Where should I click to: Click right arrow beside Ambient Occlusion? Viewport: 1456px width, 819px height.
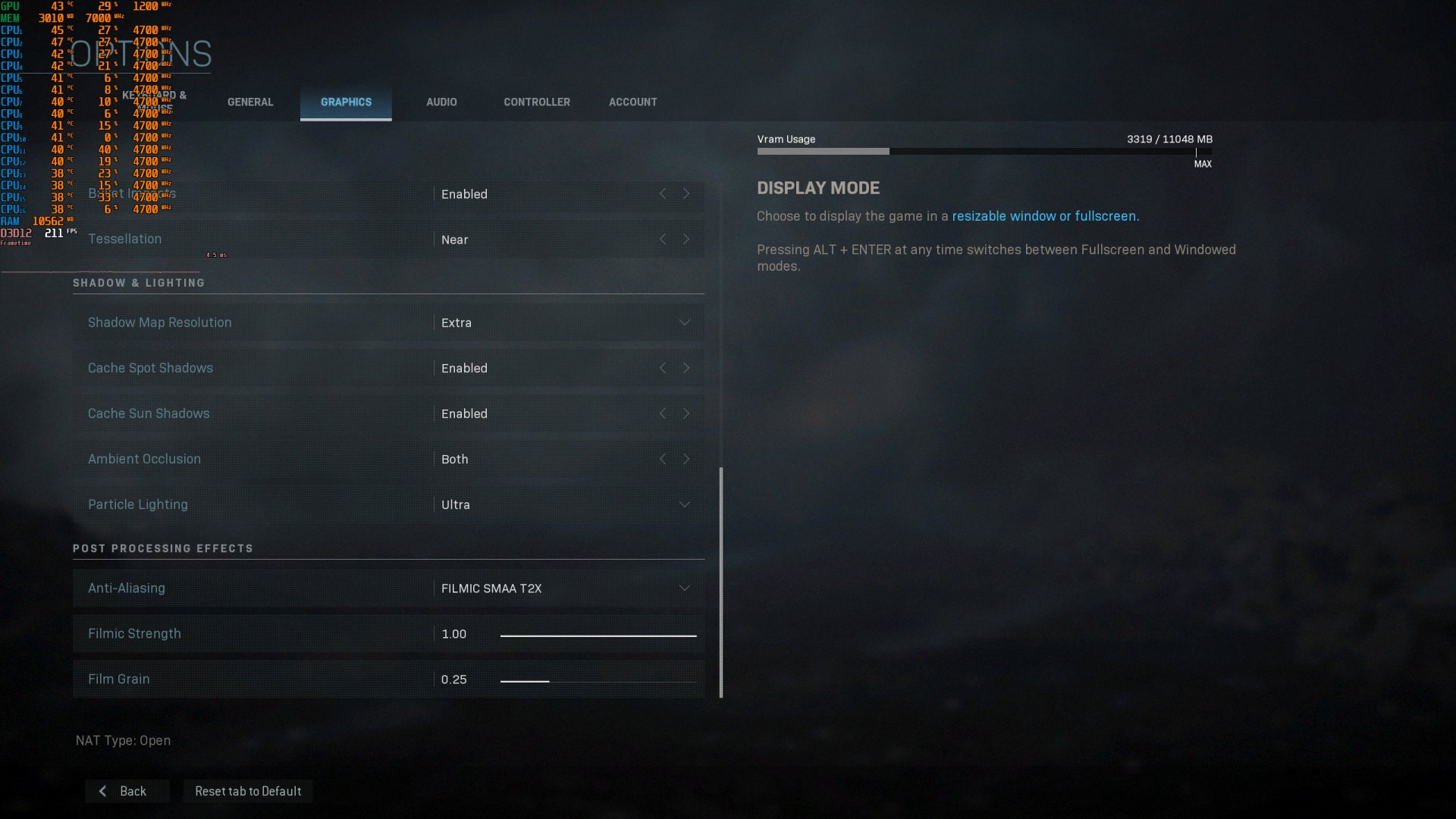click(x=686, y=459)
